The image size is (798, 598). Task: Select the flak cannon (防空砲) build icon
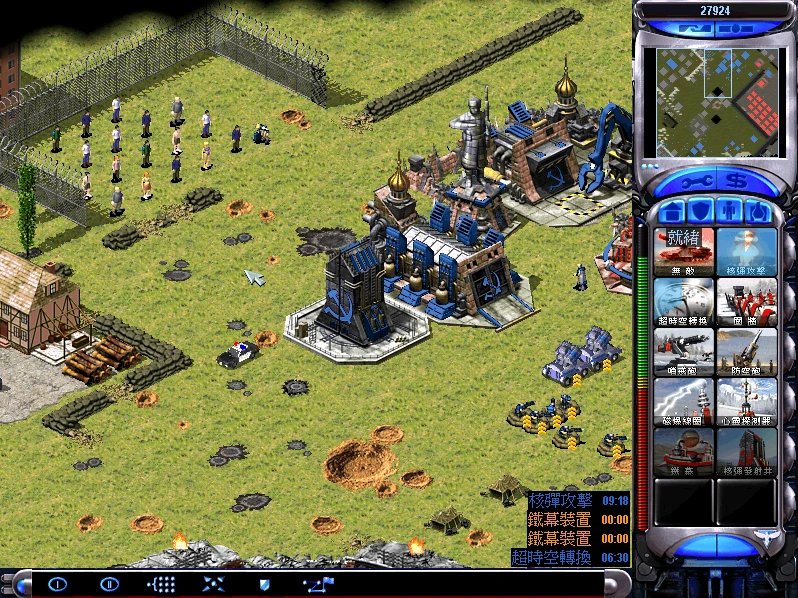coord(746,350)
